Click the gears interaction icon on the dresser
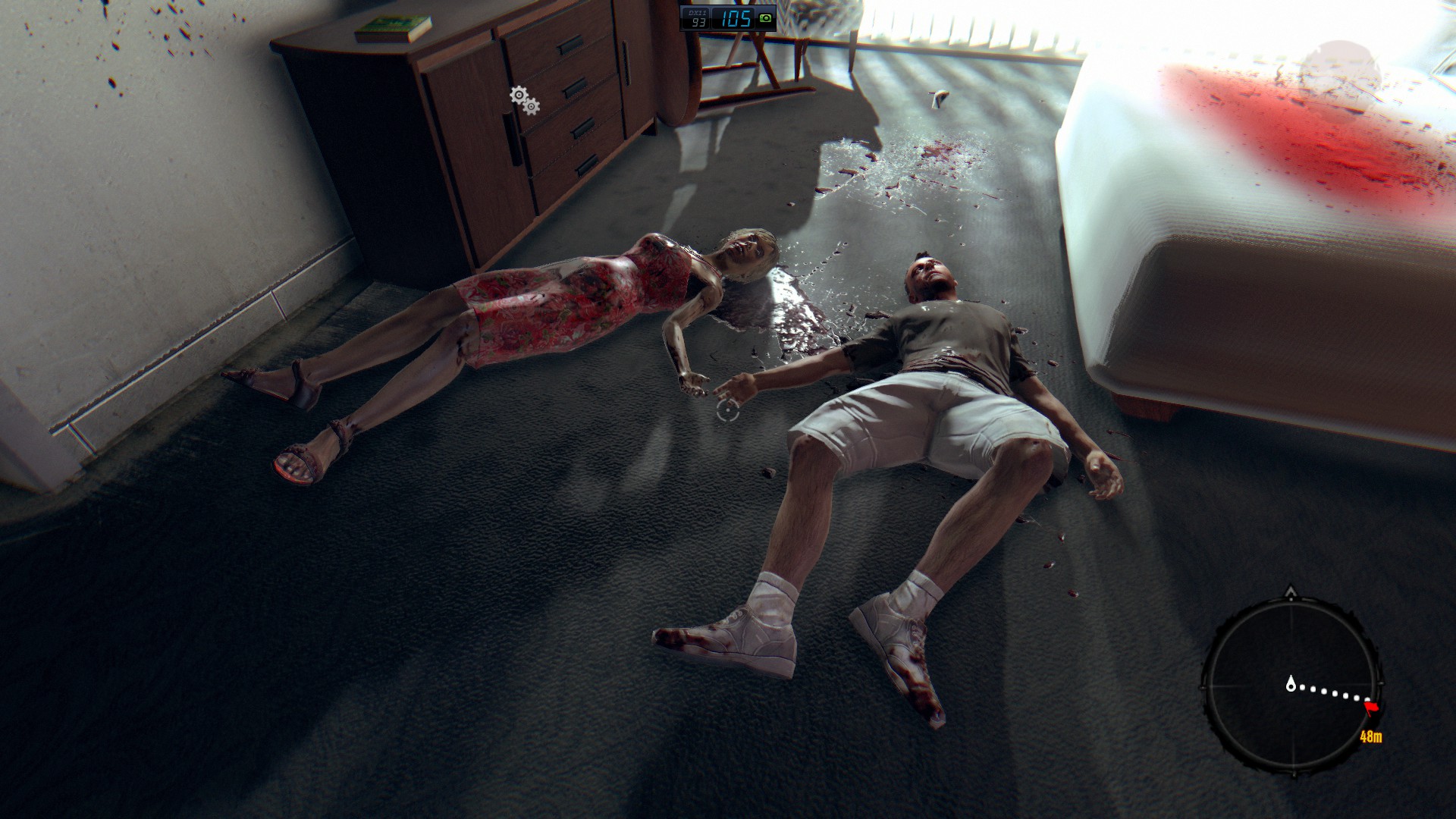This screenshot has width=1456, height=819. (524, 100)
